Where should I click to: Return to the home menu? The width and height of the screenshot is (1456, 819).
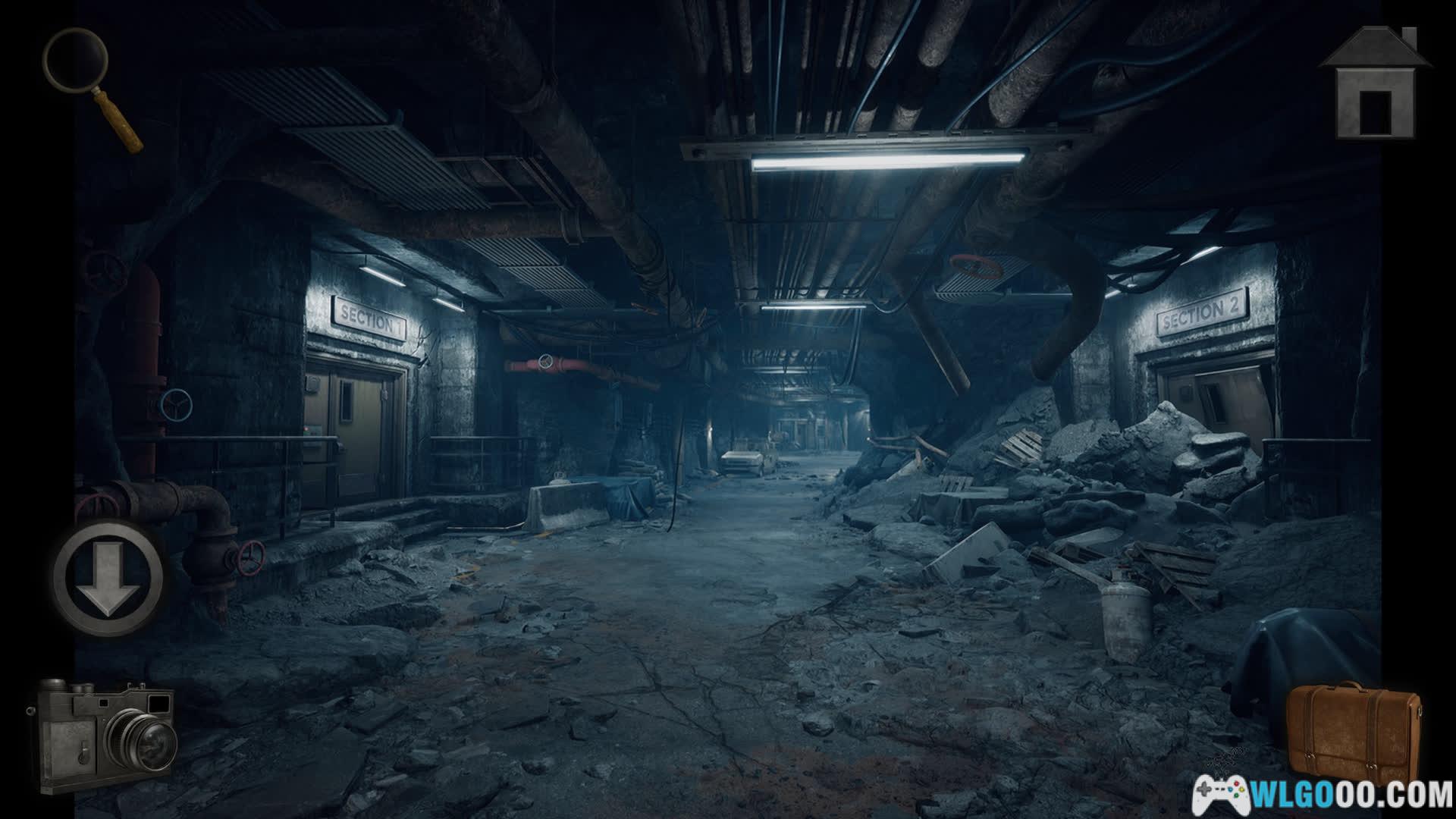1375,85
